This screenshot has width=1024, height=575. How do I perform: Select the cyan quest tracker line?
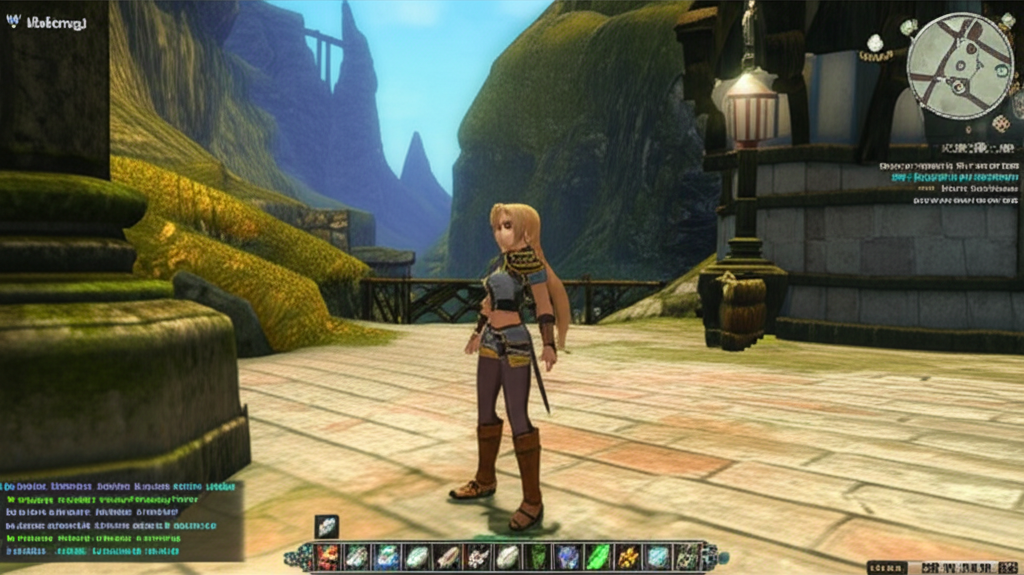tap(950, 177)
